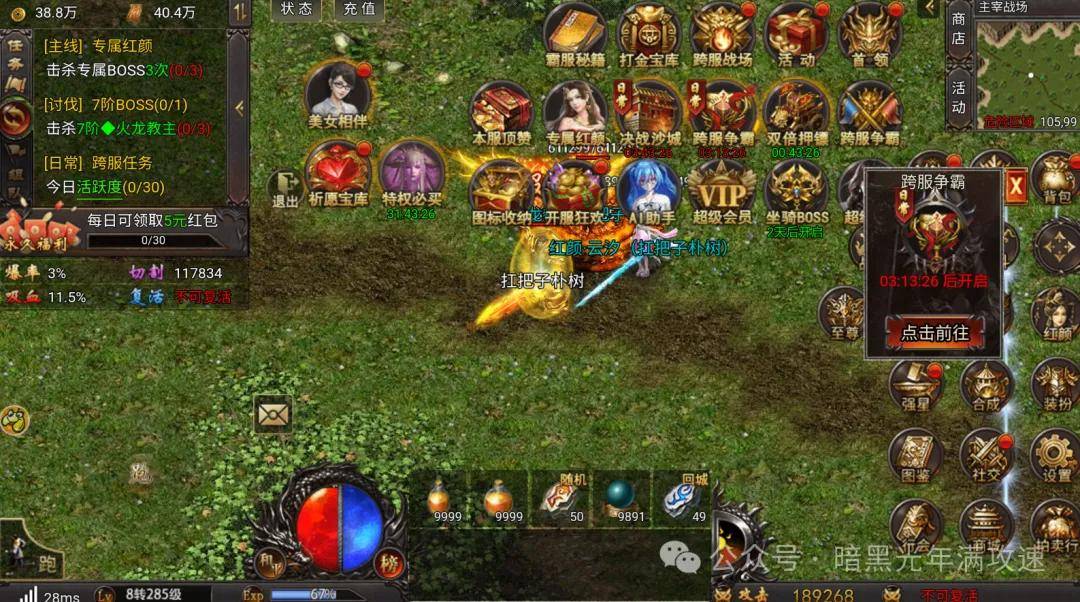
Task: Open the mail envelope icon
Action: (272, 412)
